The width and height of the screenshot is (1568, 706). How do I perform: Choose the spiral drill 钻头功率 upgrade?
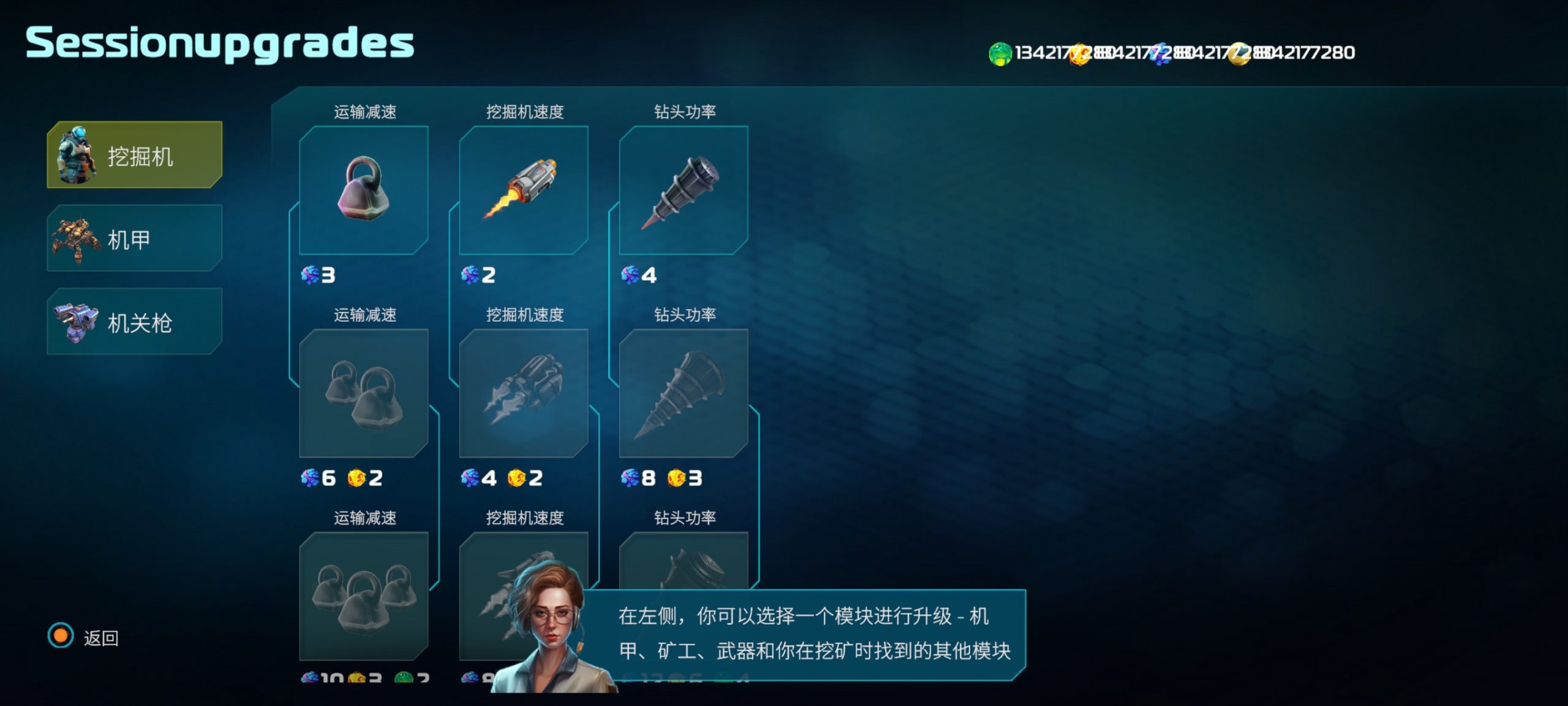click(683, 393)
